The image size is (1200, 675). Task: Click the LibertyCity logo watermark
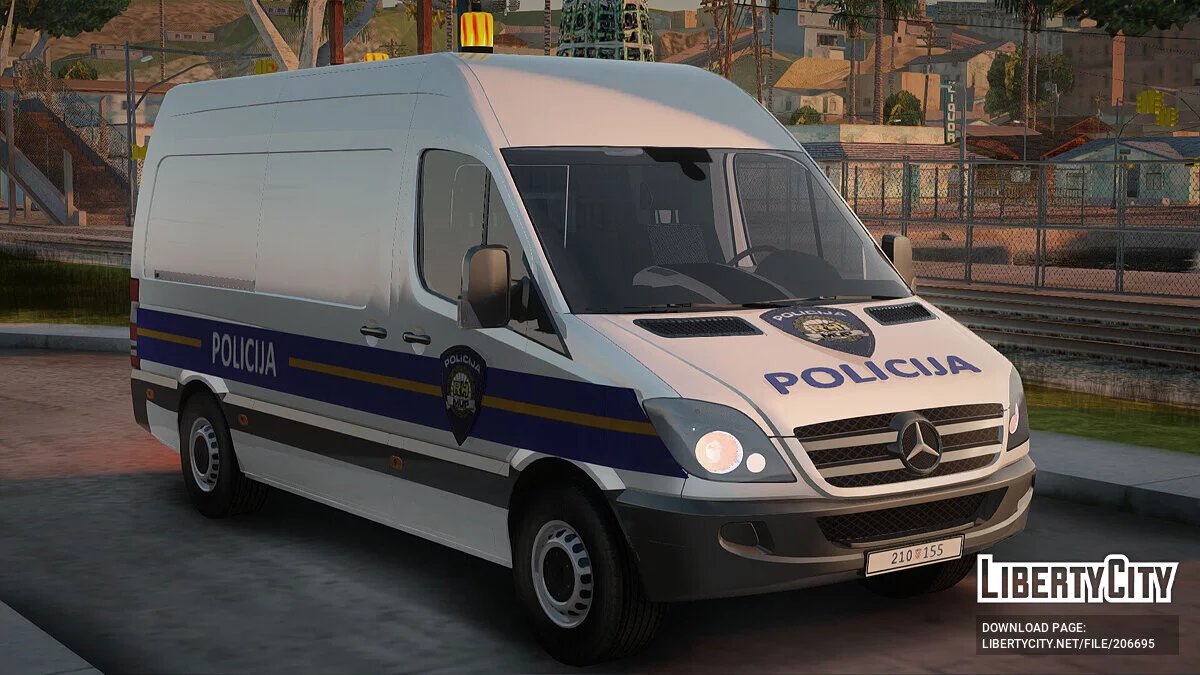click(1077, 580)
